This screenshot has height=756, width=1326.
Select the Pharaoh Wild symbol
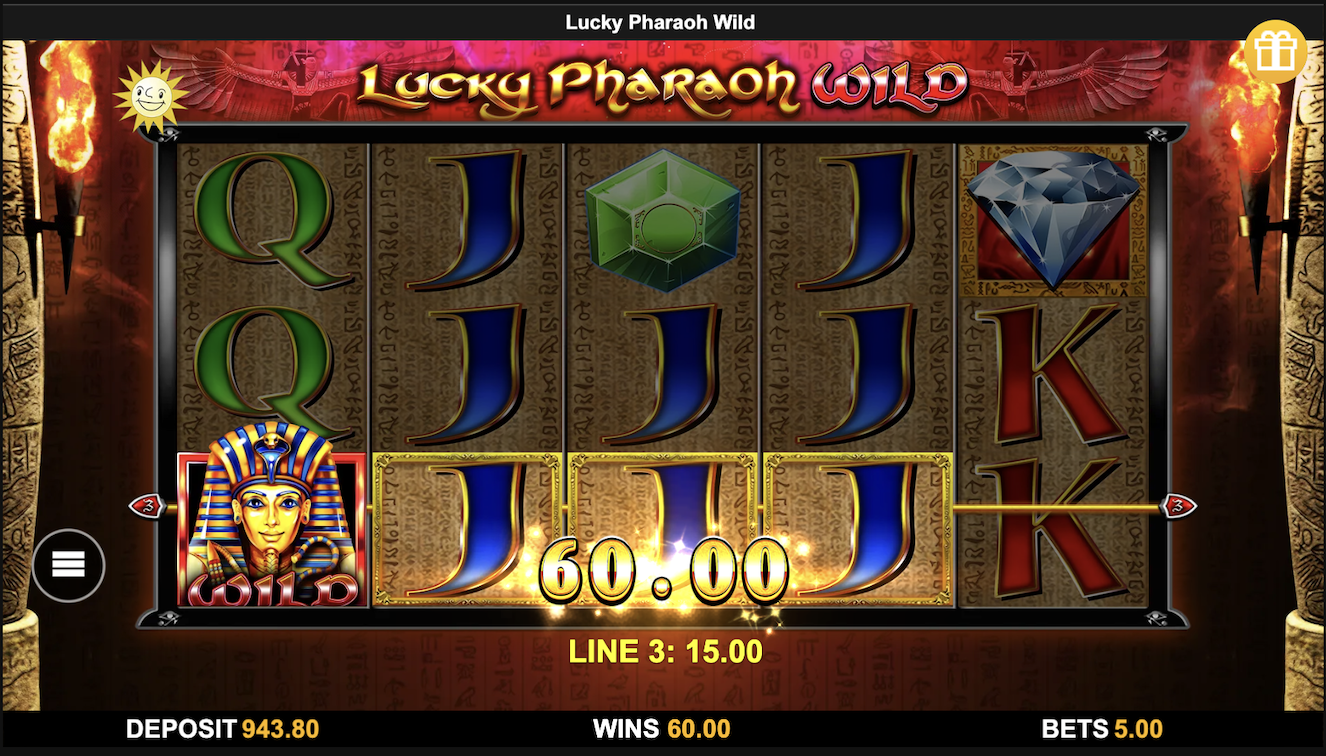(x=271, y=527)
